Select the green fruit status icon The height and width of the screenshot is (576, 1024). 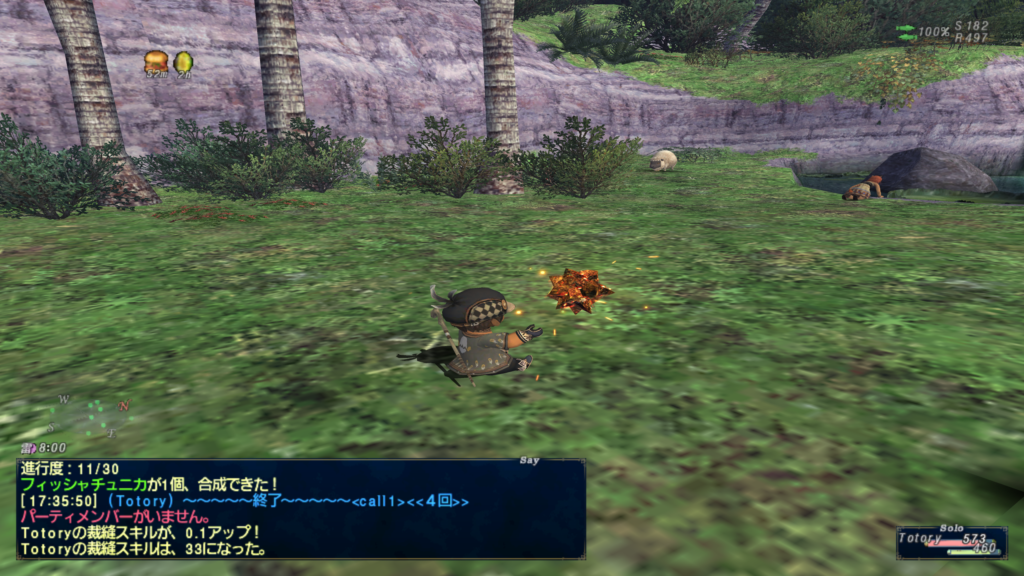coord(183,62)
